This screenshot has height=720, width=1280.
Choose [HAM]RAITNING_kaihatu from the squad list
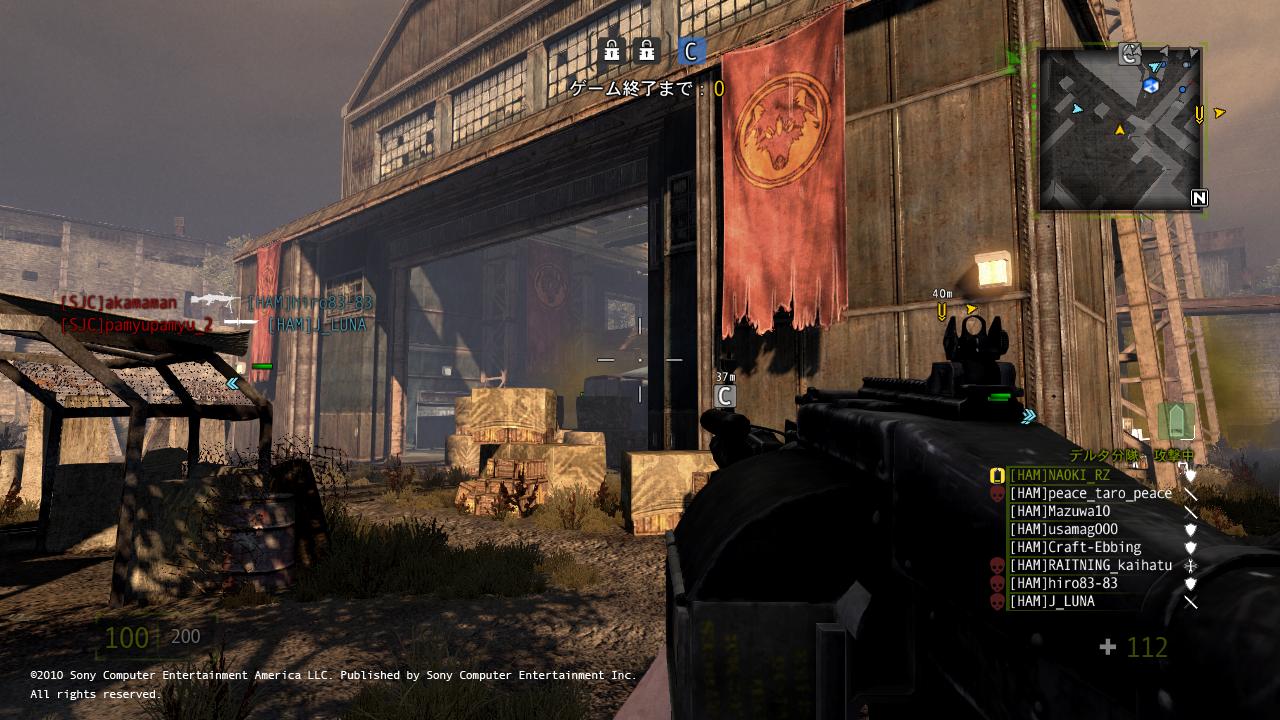(x=1090, y=566)
